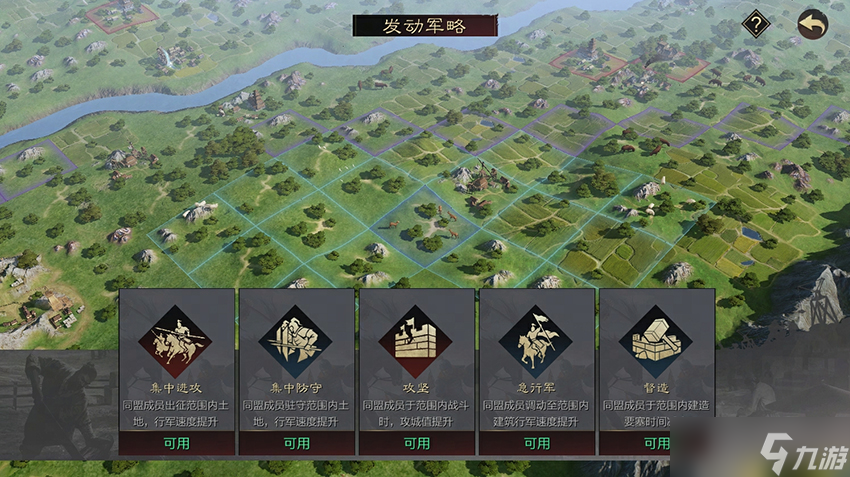Choose the 督造 construction strategy card

(x=656, y=371)
